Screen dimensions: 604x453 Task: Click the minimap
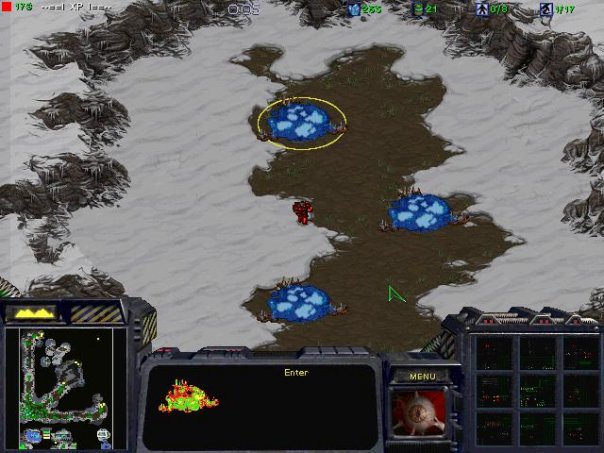(x=65, y=388)
